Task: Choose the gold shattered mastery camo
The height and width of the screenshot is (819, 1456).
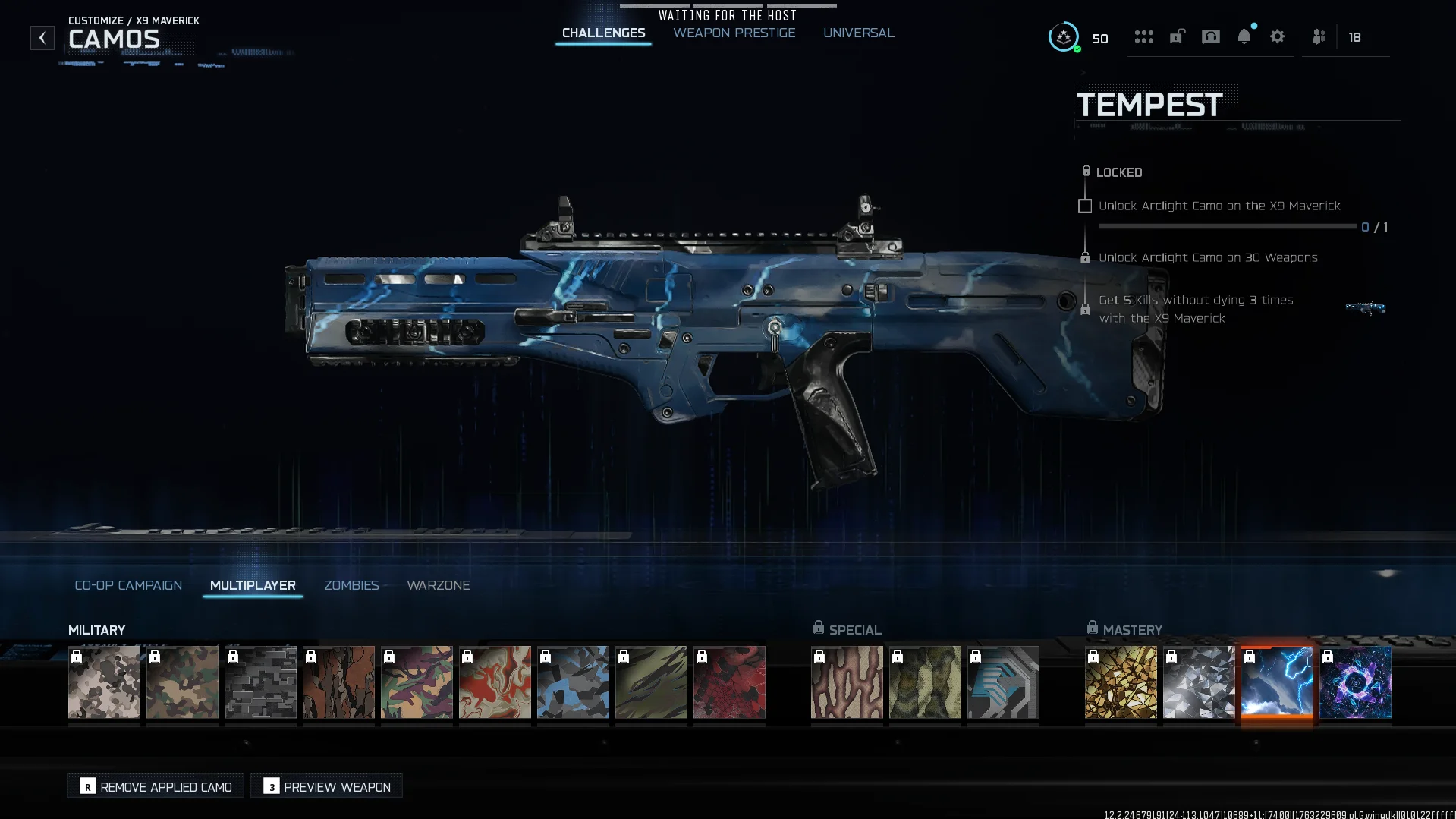Action: [x=1121, y=682]
